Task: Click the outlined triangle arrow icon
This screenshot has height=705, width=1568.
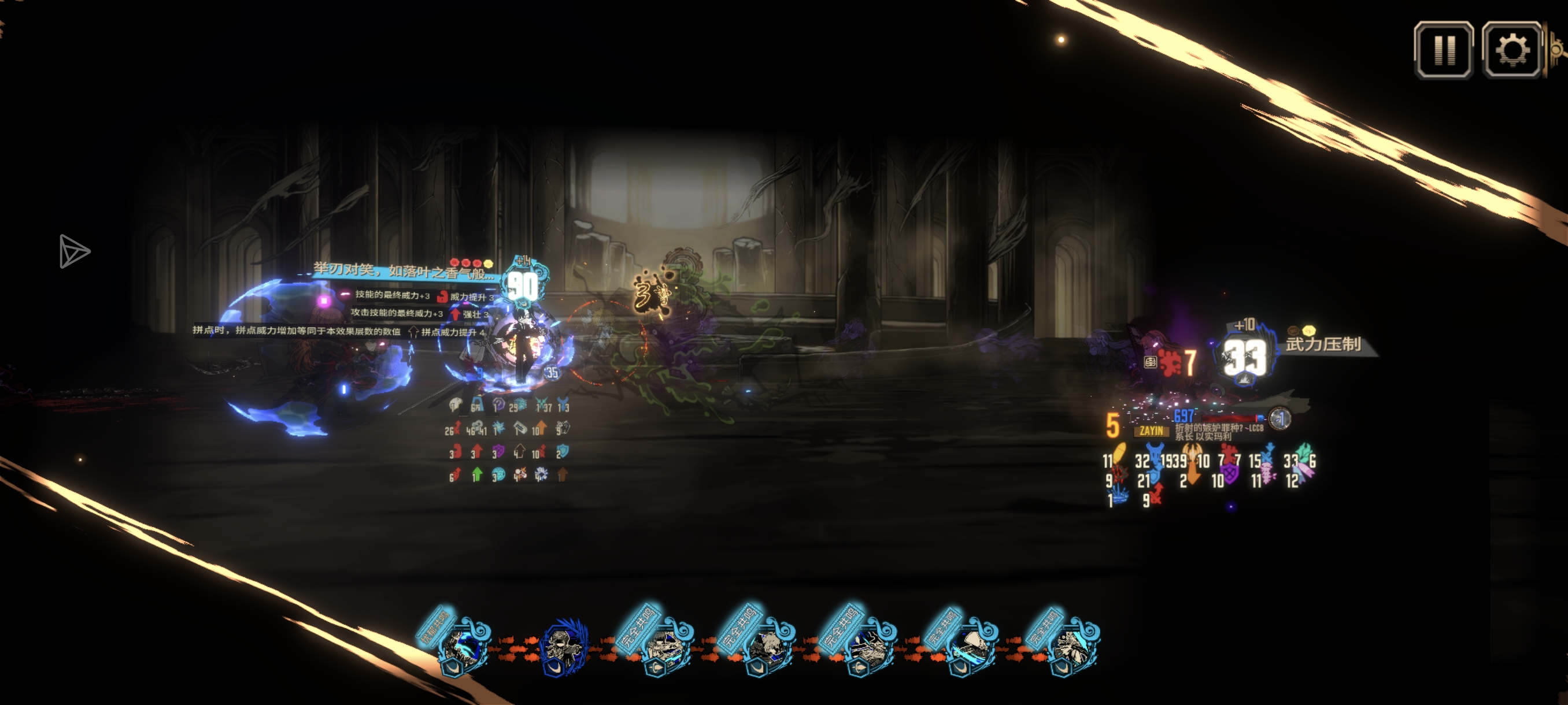Action: (x=73, y=251)
